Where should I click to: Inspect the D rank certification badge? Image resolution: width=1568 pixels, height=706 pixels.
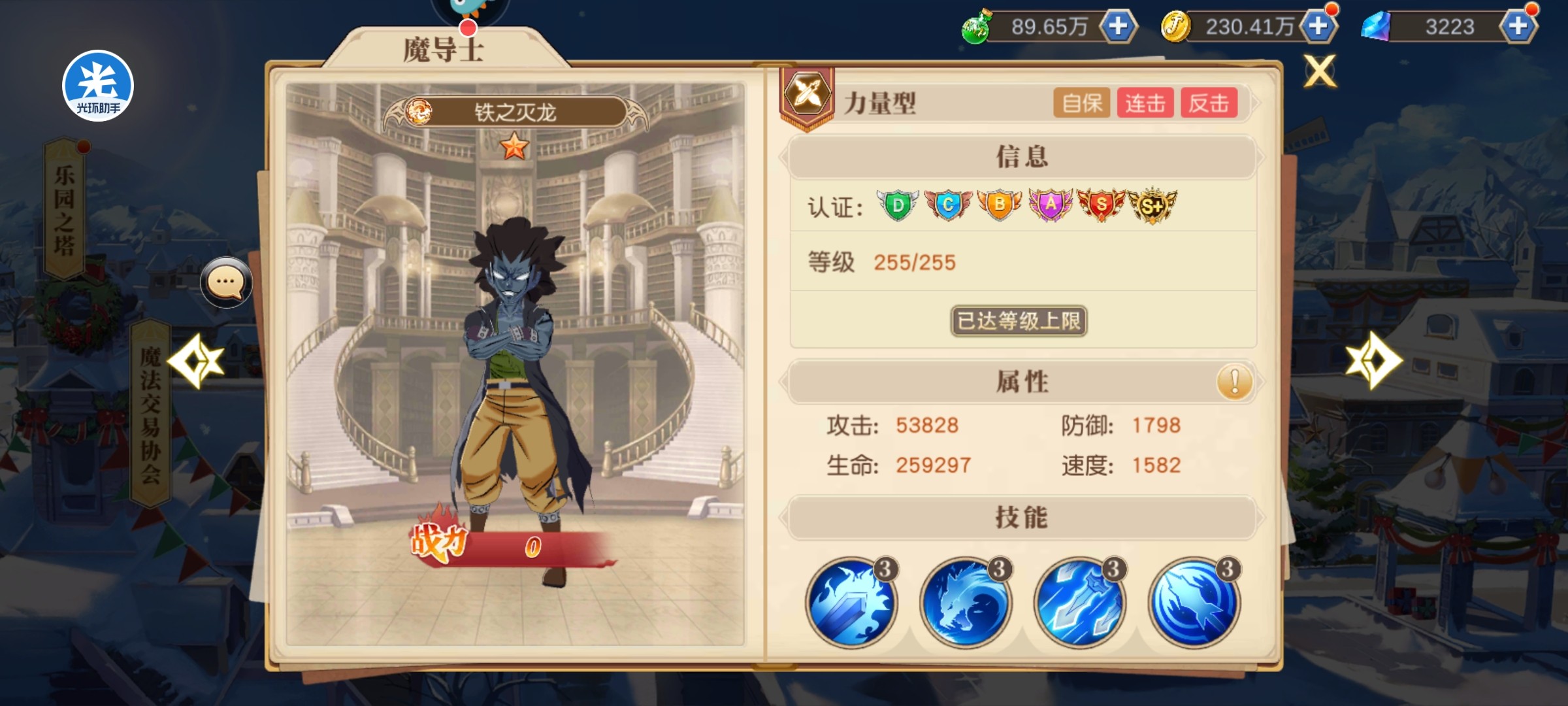[898, 206]
